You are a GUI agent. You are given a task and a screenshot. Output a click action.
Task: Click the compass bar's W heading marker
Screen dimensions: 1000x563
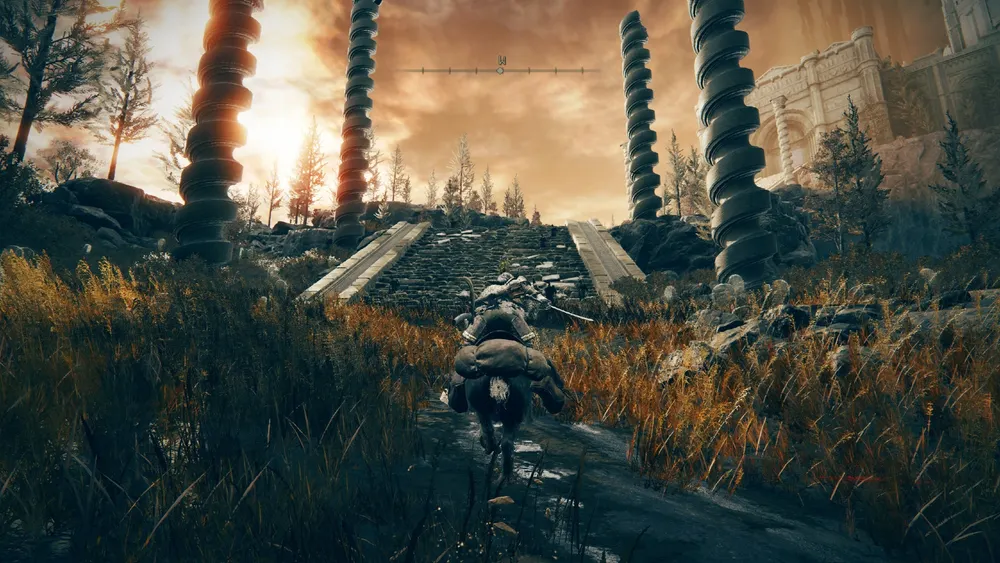[501, 62]
